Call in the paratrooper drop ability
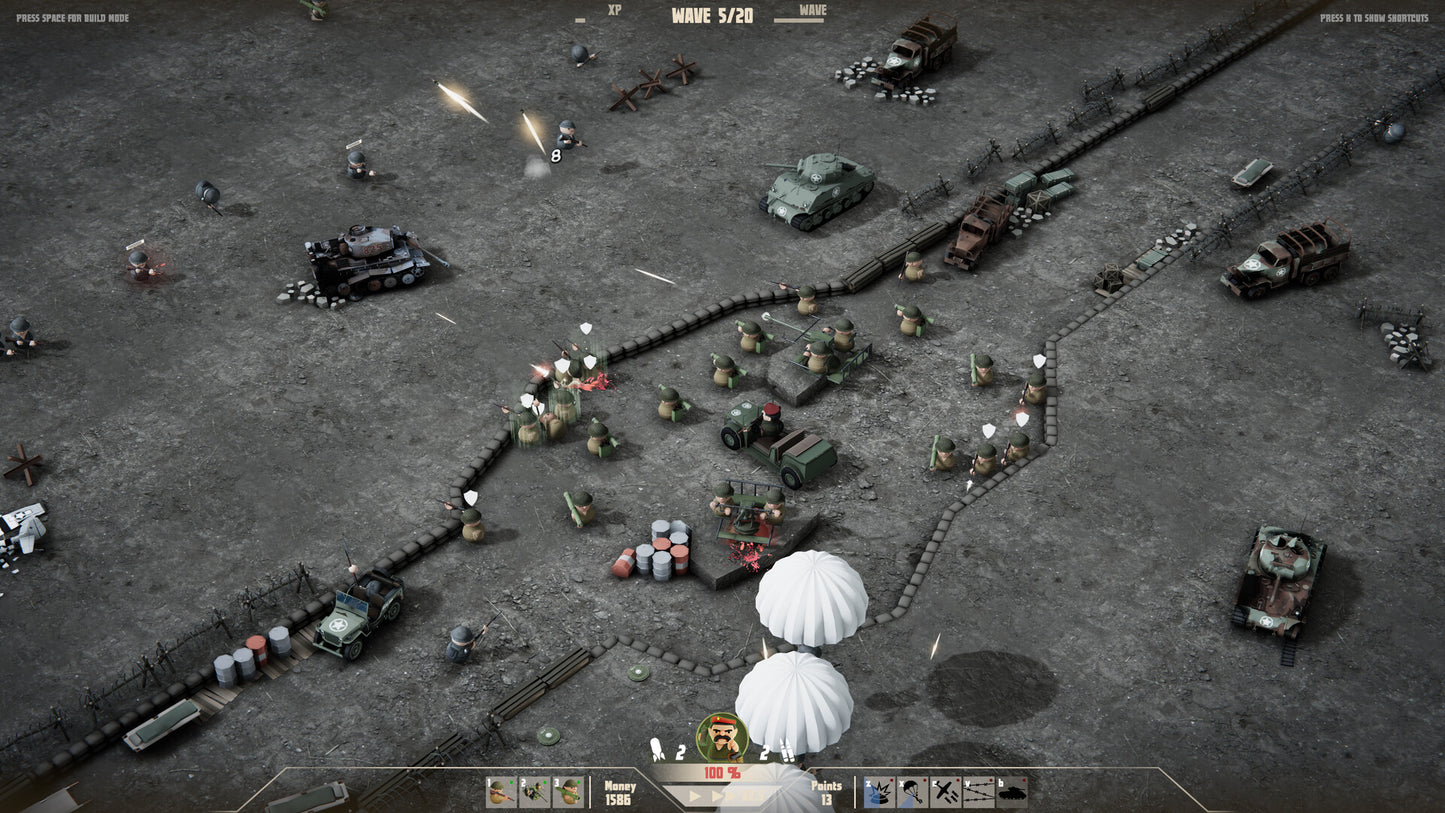The height and width of the screenshot is (813, 1445). click(x=912, y=792)
